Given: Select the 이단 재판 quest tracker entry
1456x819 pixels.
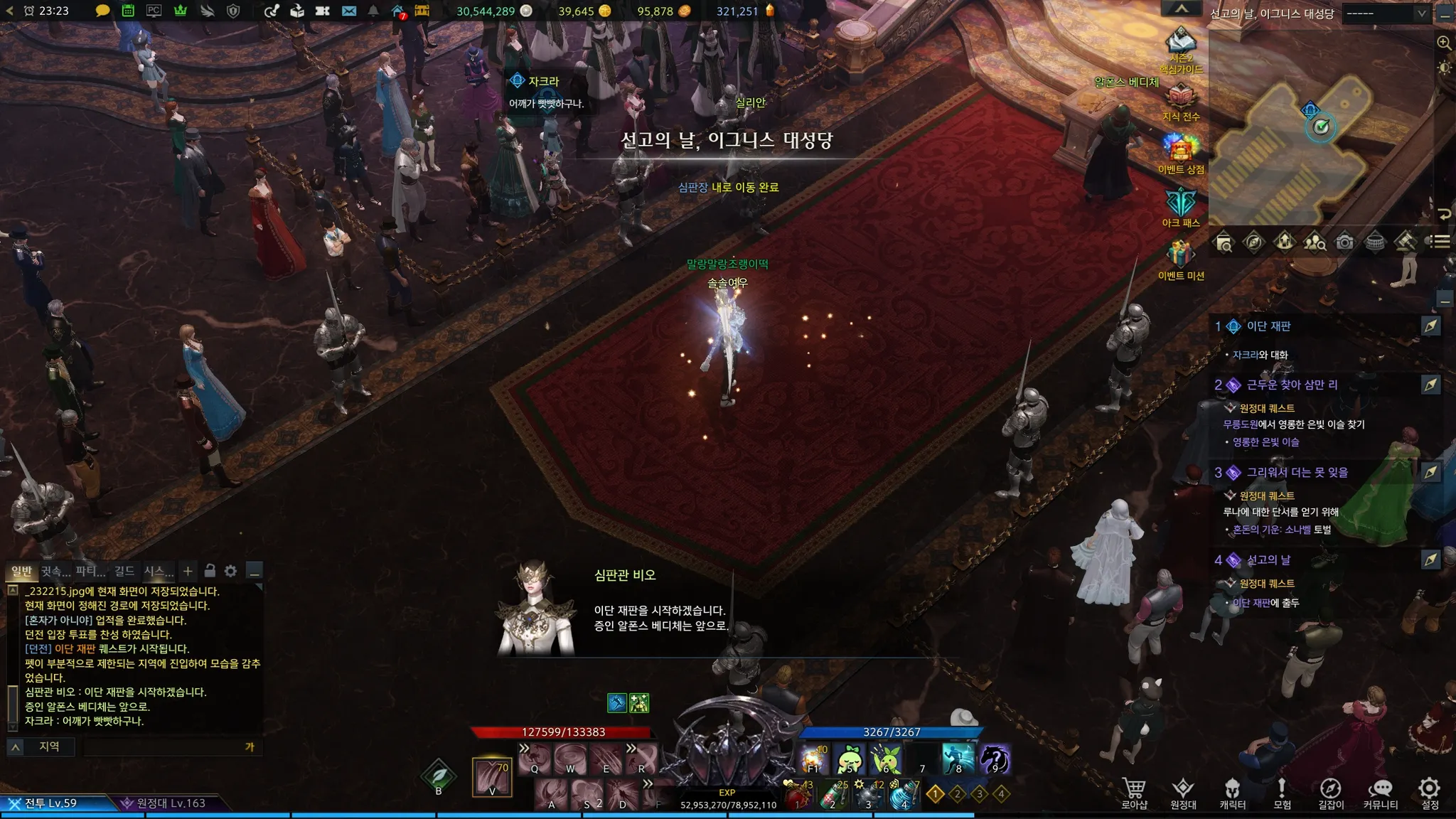Looking at the screenshot, I should click(1268, 326).
